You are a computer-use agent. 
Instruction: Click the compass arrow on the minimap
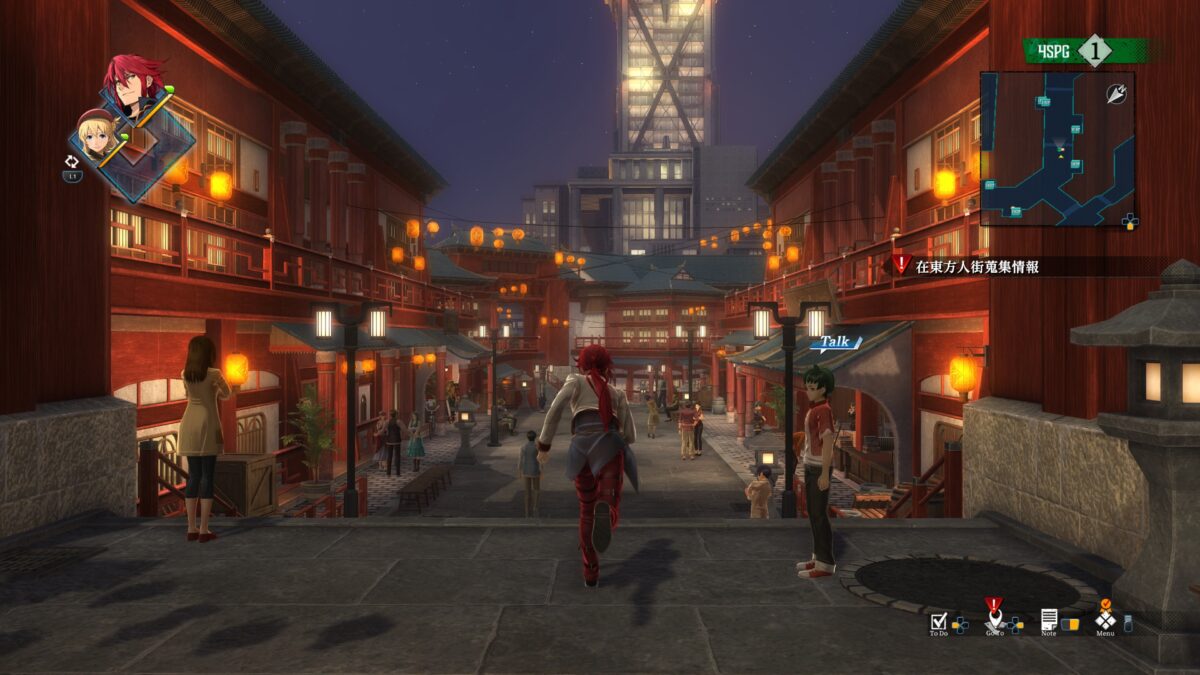(1116, 92)
